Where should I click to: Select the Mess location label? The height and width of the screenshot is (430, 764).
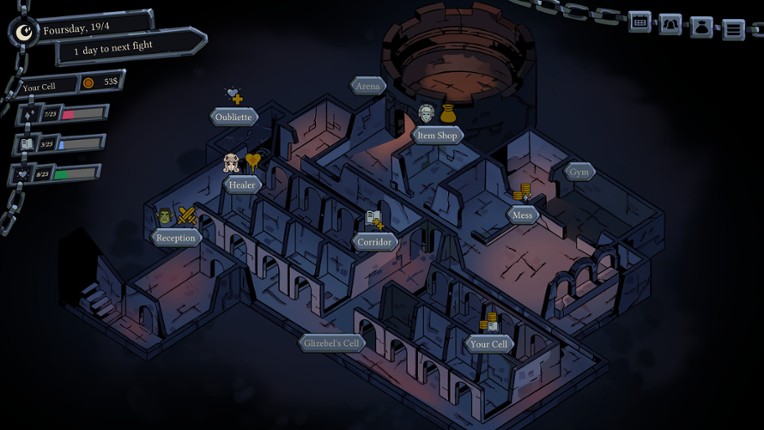[522, 214]
